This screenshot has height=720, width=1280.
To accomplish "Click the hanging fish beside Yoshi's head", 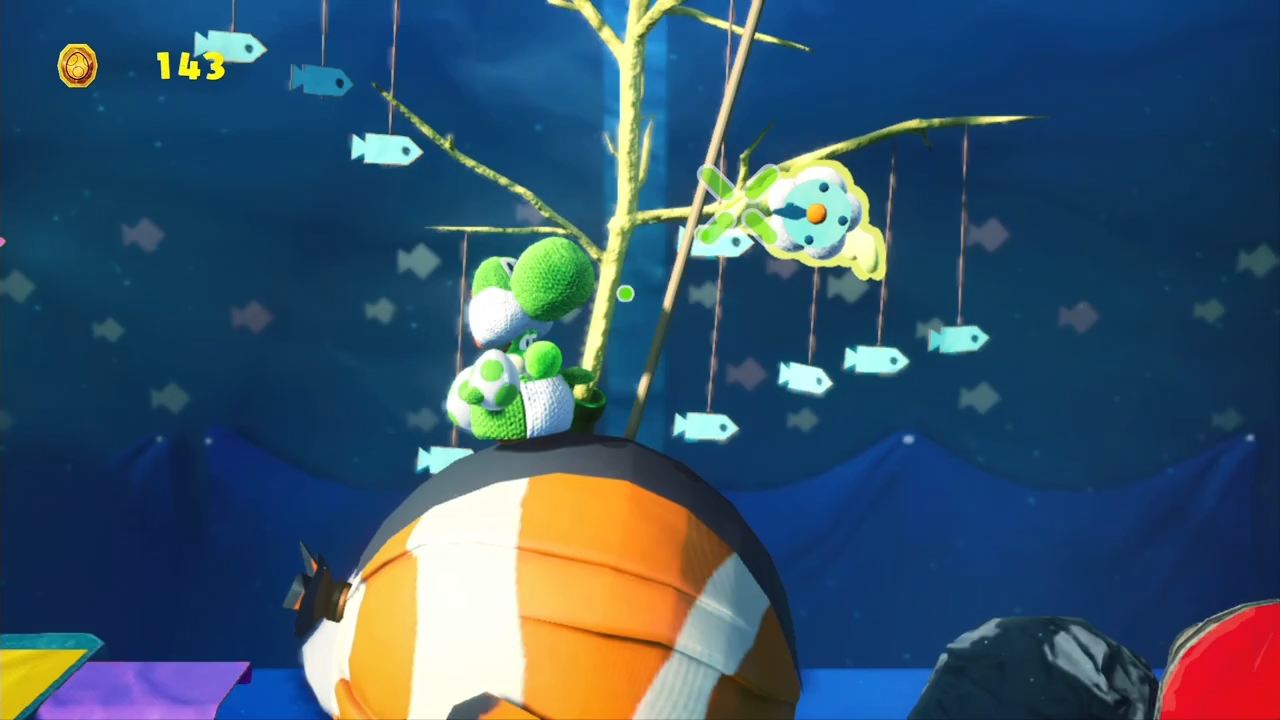I will 387,150.
